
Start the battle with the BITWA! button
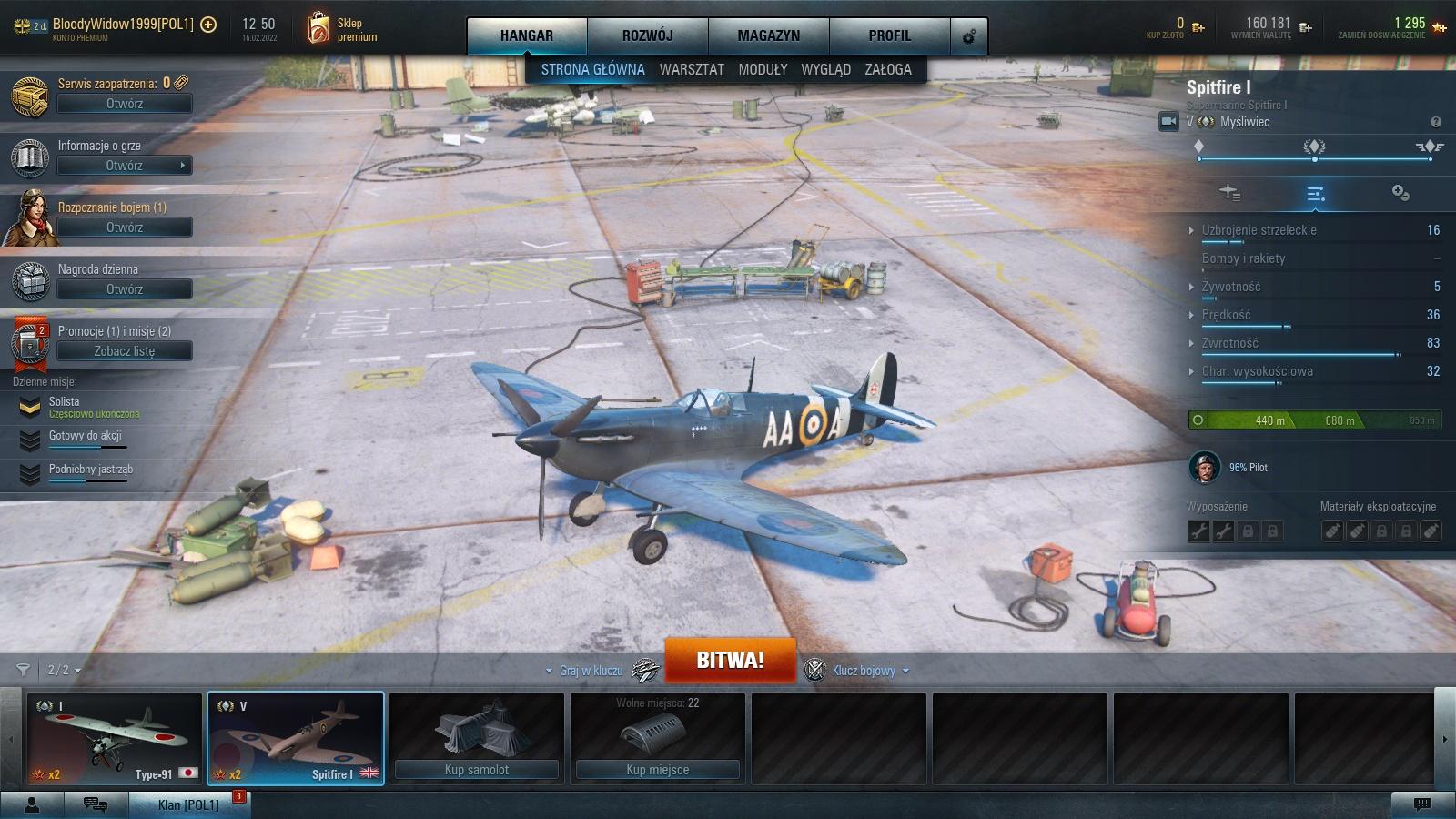(730, 661)
